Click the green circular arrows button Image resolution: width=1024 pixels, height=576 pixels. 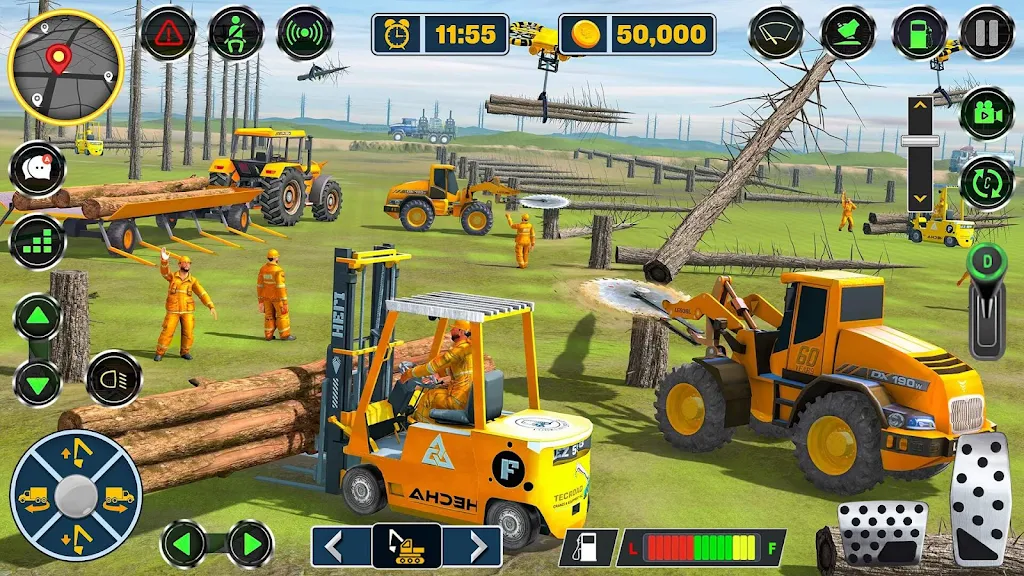(x=986, y=183)
